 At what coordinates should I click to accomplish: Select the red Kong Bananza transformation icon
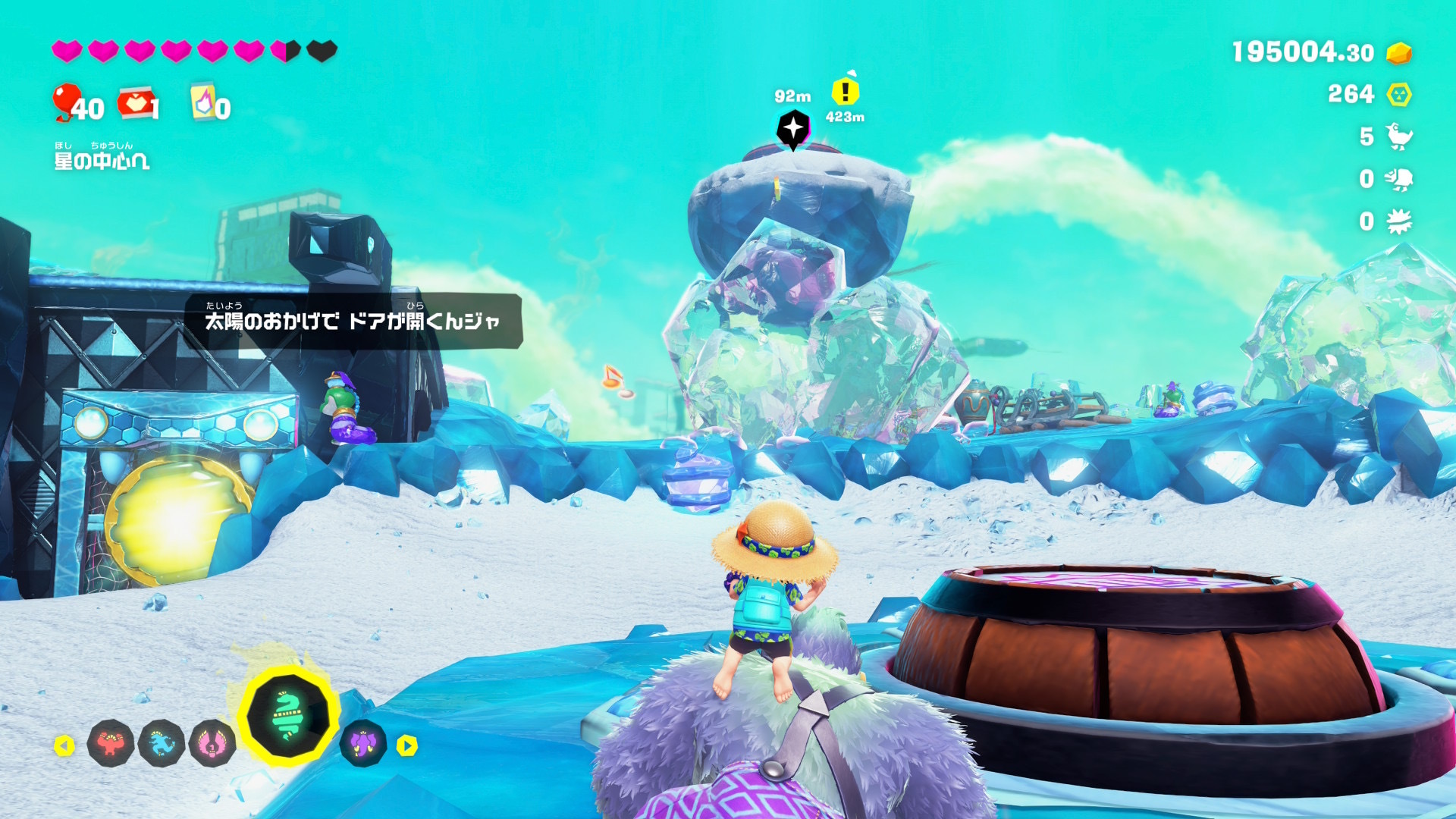[111, 743]
